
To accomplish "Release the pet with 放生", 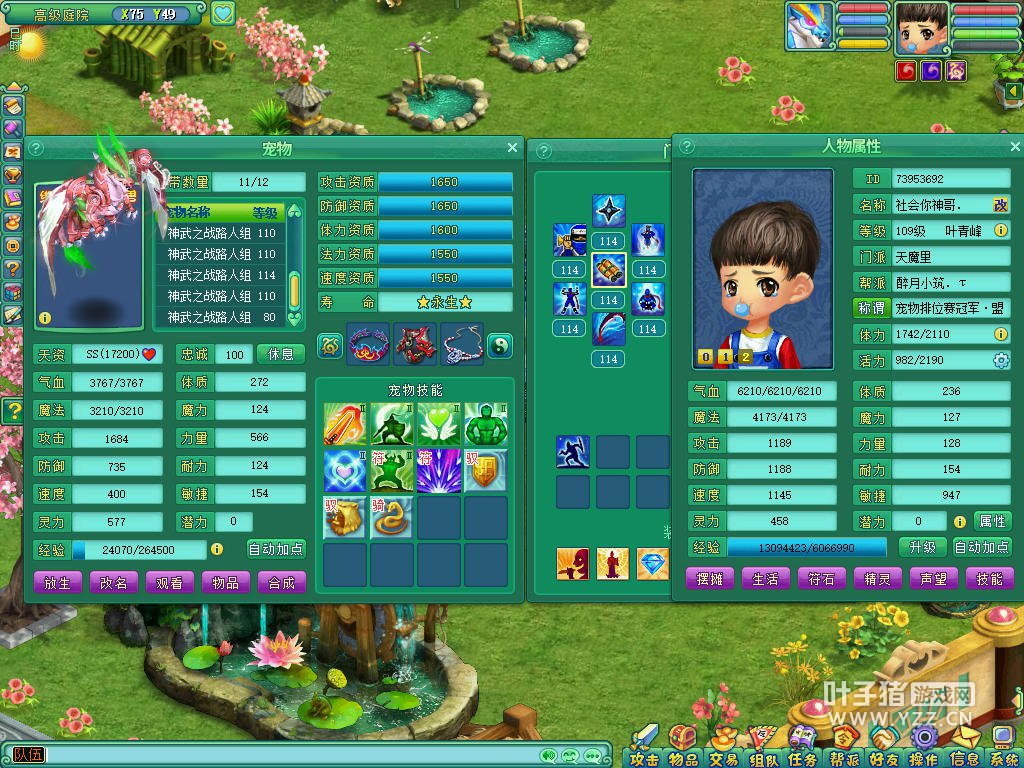I will click(x=58, y=582).
